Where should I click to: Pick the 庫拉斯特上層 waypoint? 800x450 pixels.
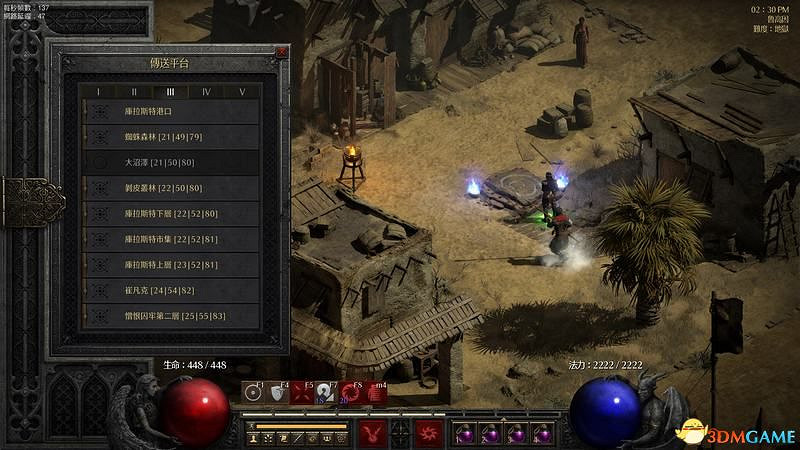[x=170, y=265]
